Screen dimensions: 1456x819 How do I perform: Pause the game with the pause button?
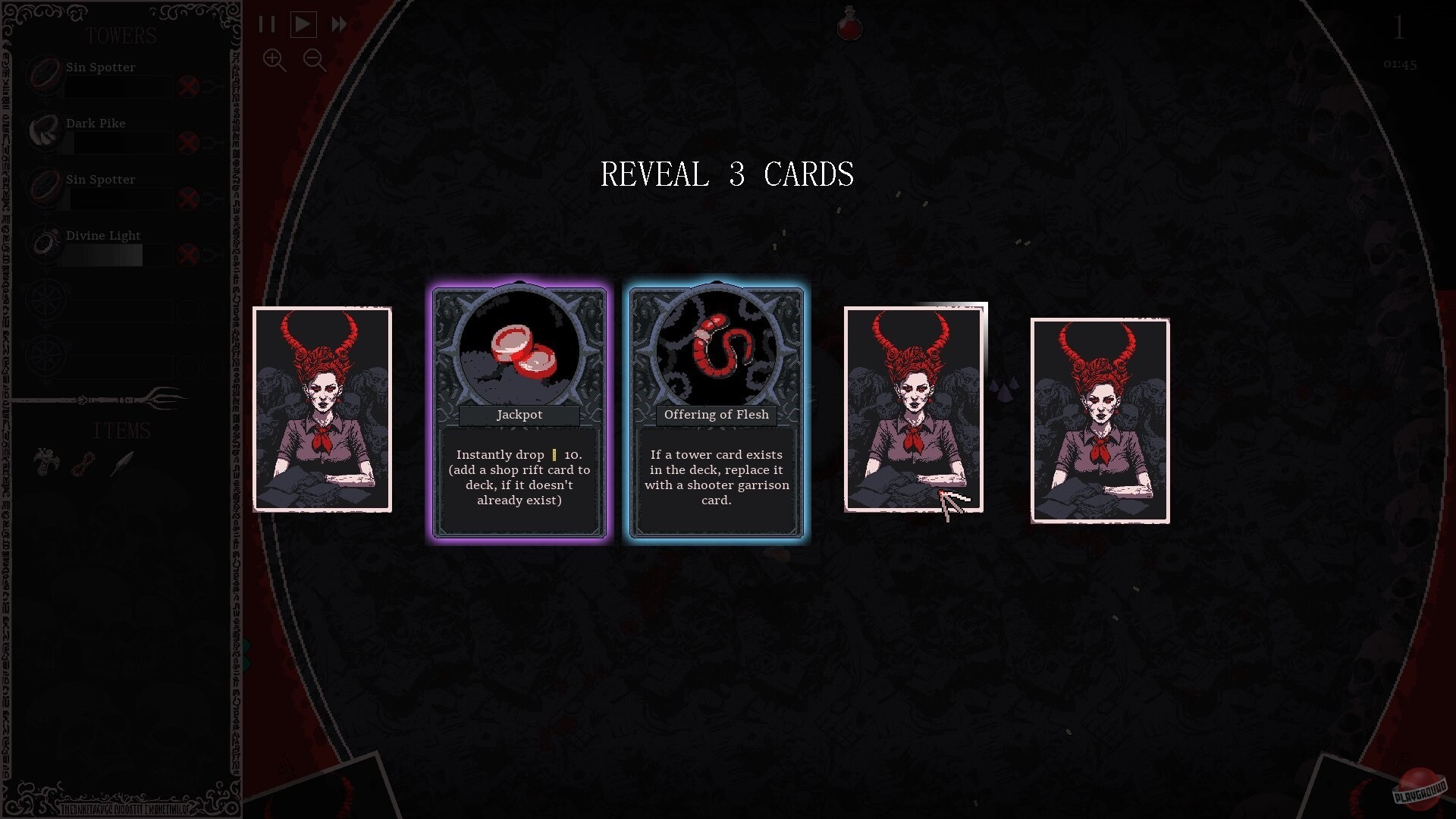pyautogui.click(x=267, y=24)
